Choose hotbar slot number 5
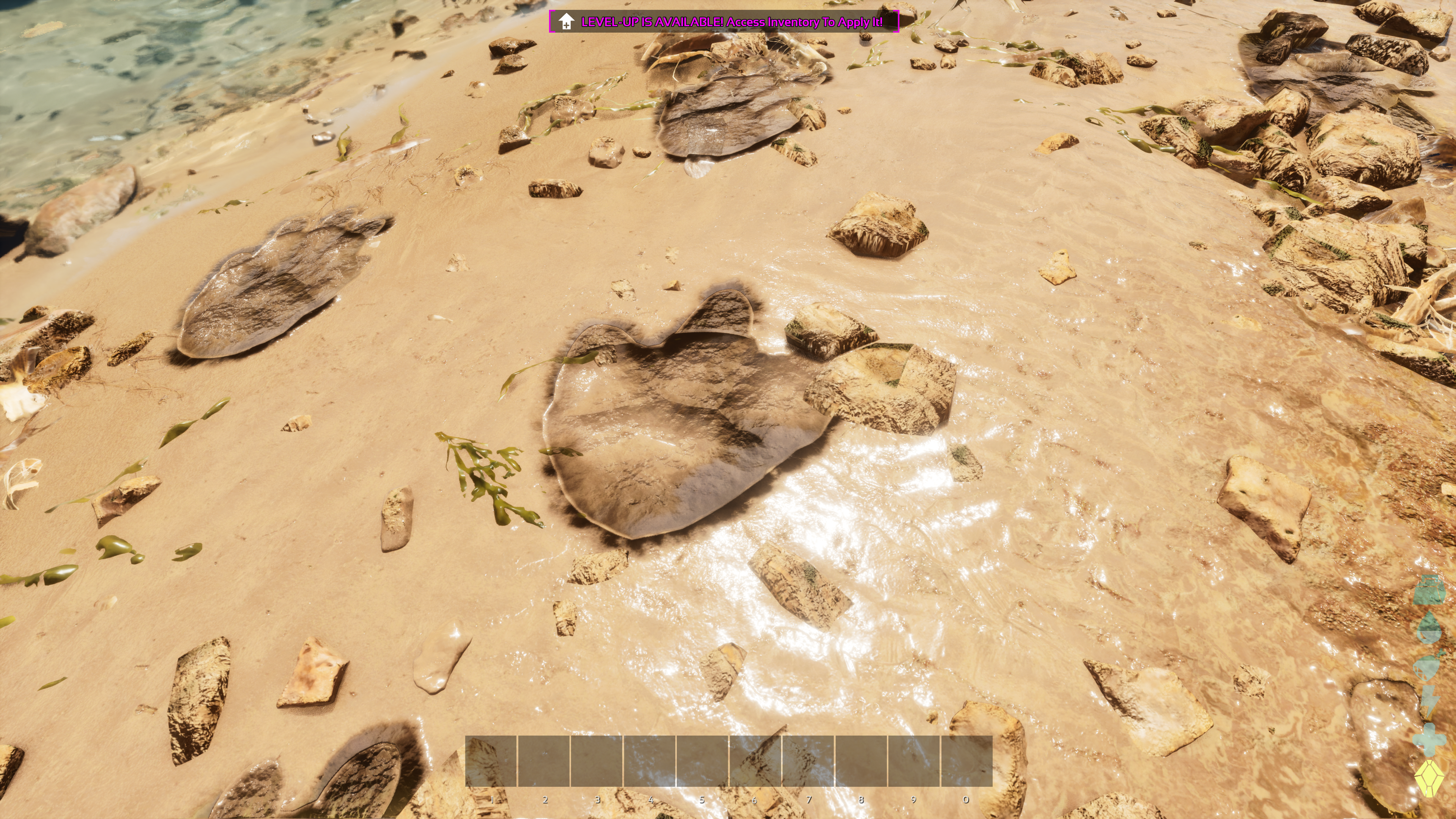The width and height of the screenshot is (1456, 819). [x=702, y=760]
